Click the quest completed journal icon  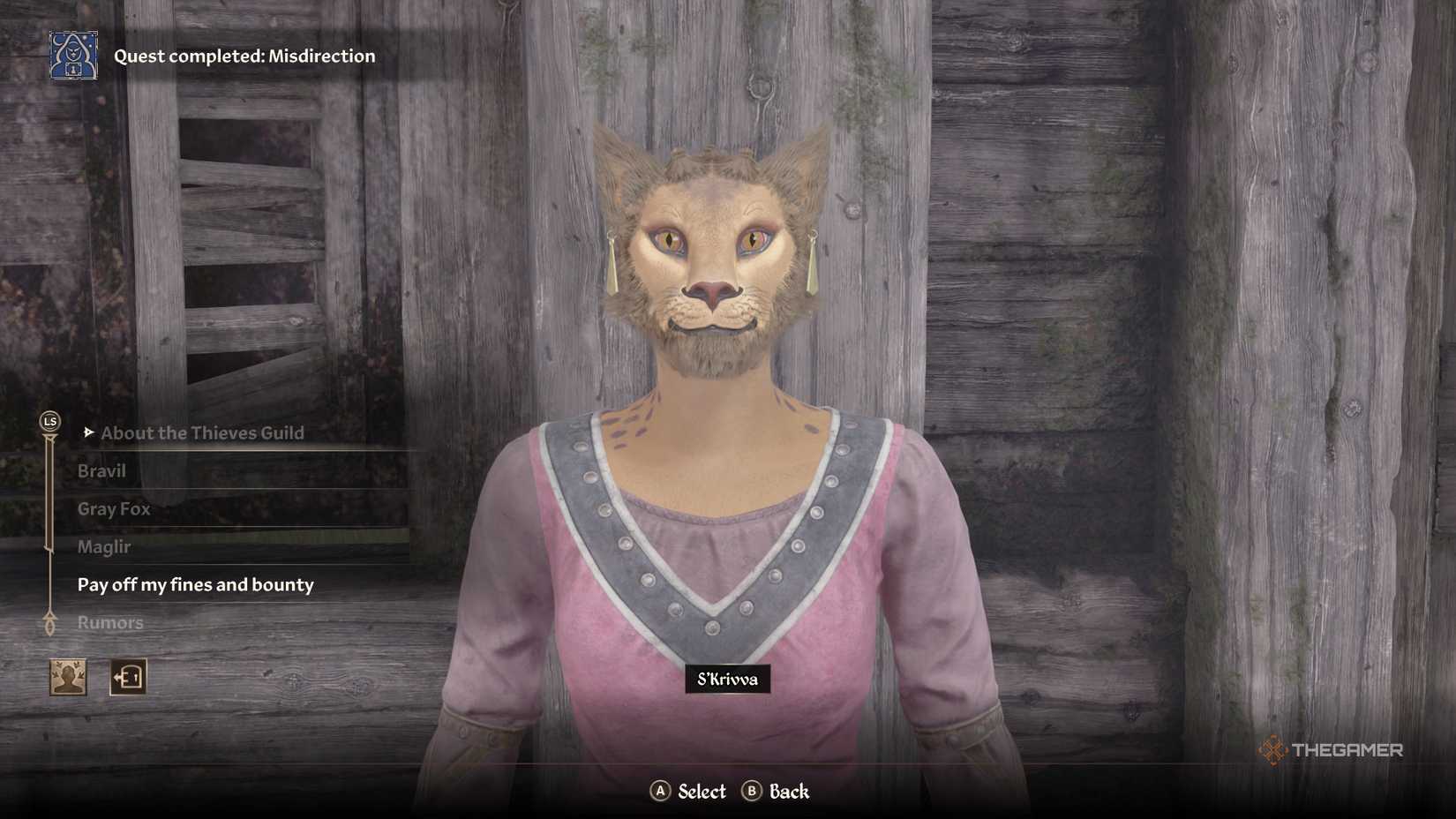tap(71, 56)
